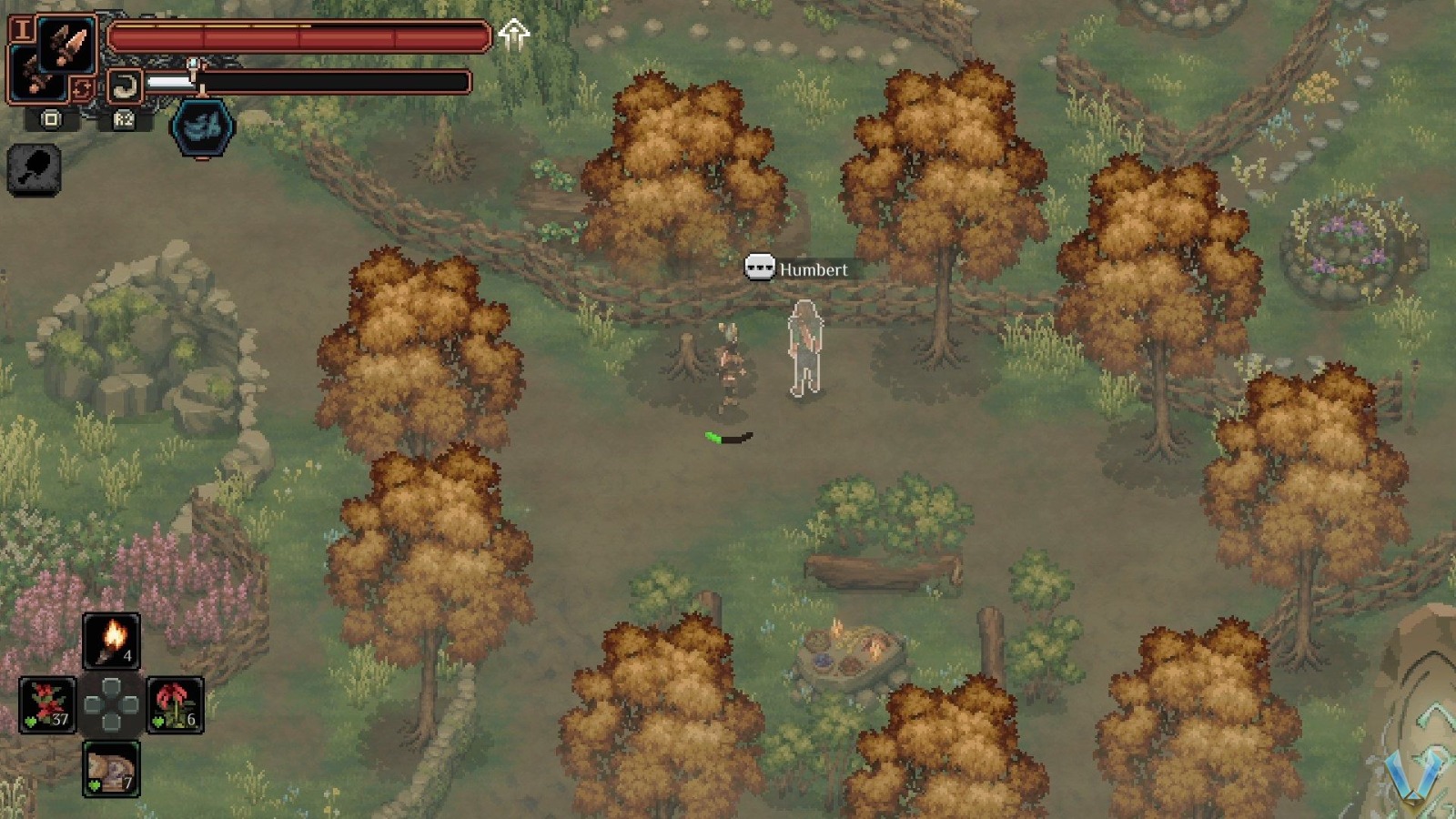Click the D-pad selector center
The height and width of the screenshot is (819, 1456).
tap(111, 705)
